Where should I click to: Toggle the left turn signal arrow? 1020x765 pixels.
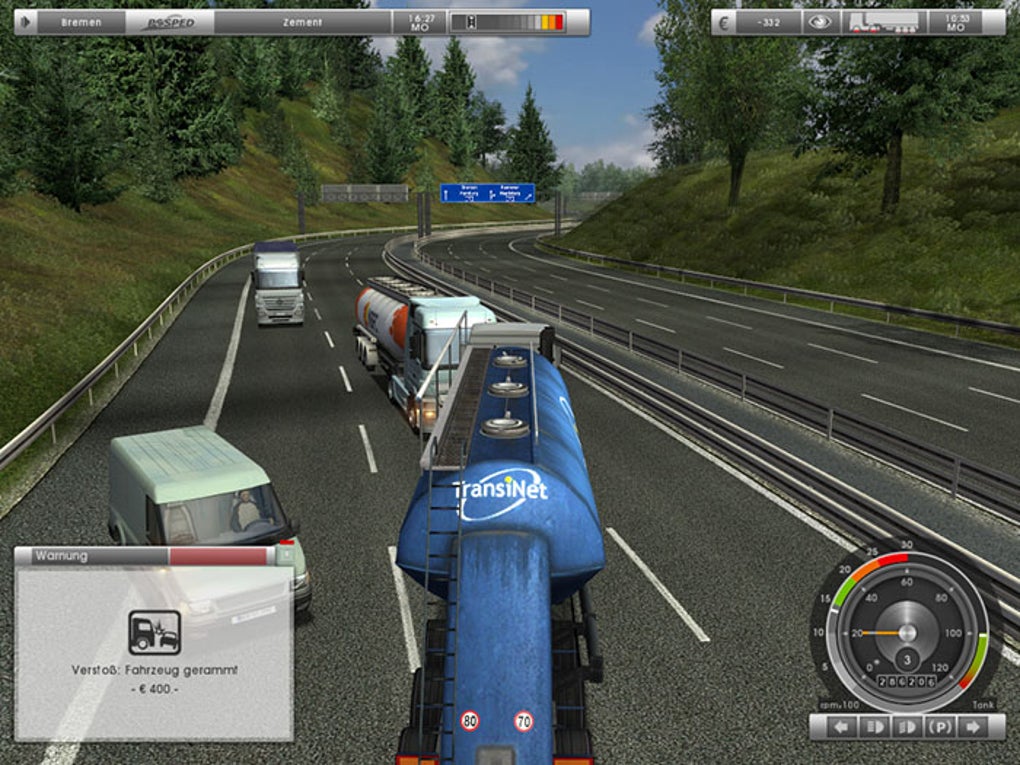tap(844, 727)
